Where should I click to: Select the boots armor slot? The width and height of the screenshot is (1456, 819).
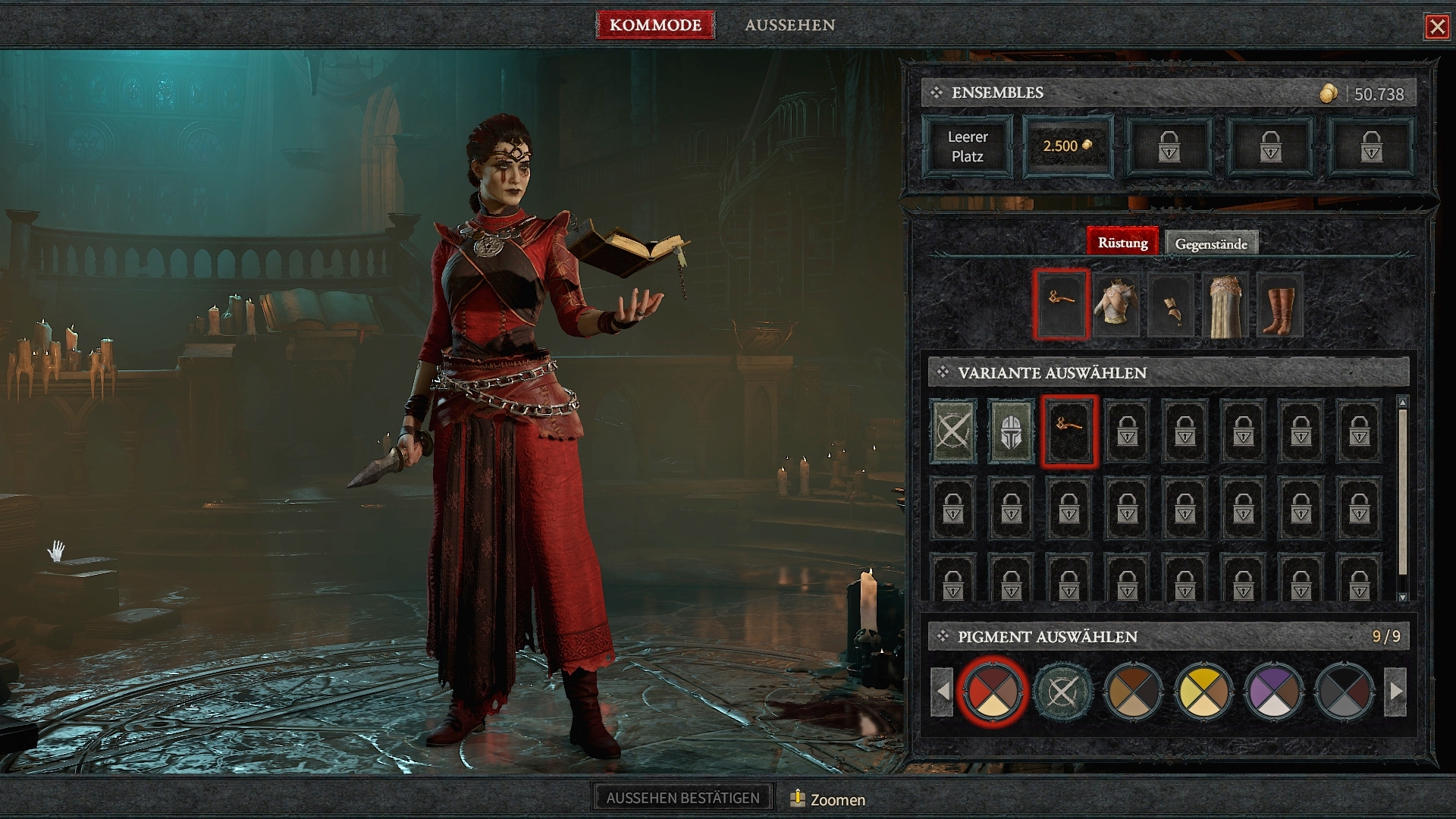point(1280,305)
